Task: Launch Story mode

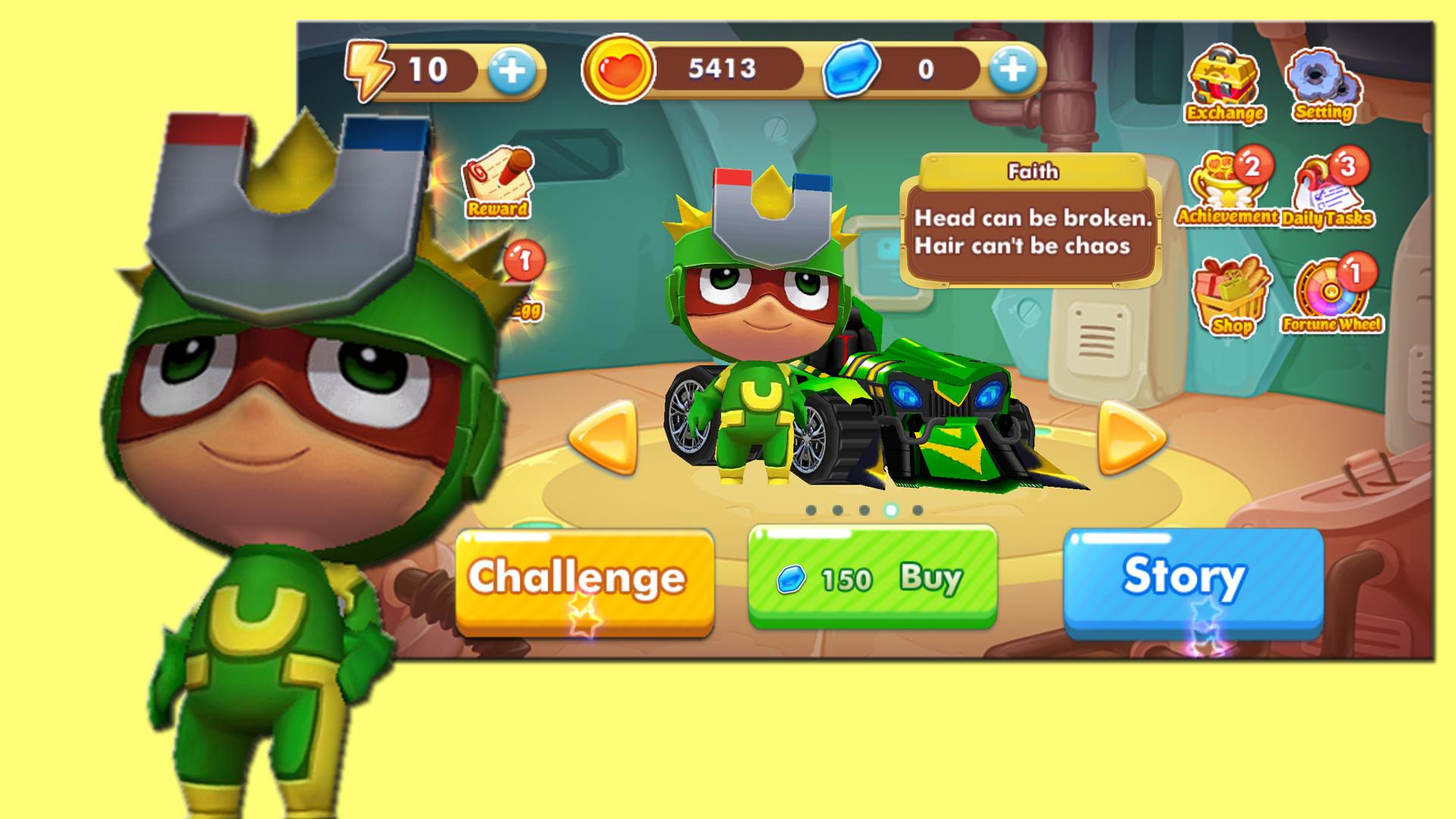Action: [1193, 580]
